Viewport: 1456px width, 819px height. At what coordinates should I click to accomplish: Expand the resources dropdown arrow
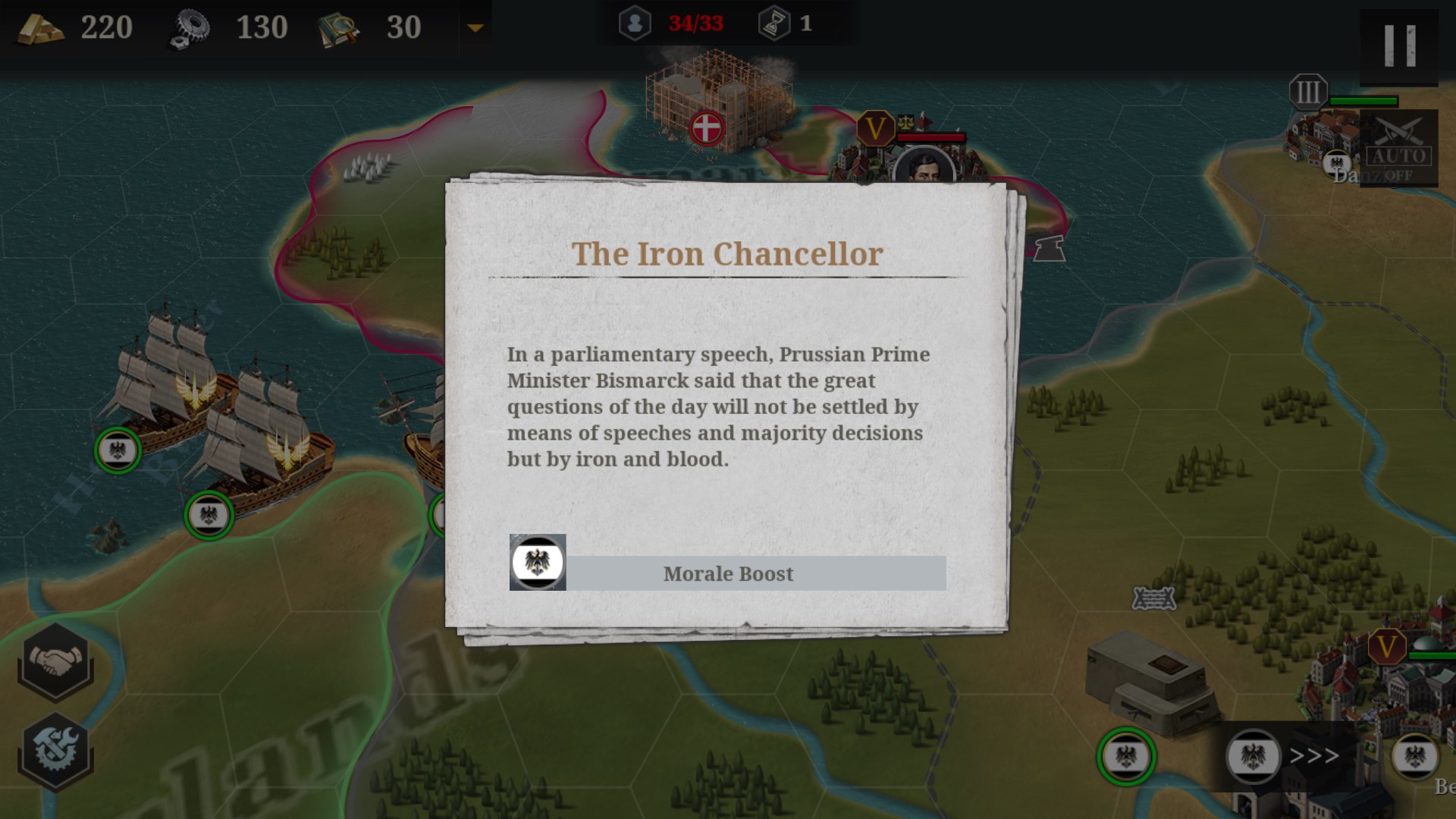tap(475, 28)
